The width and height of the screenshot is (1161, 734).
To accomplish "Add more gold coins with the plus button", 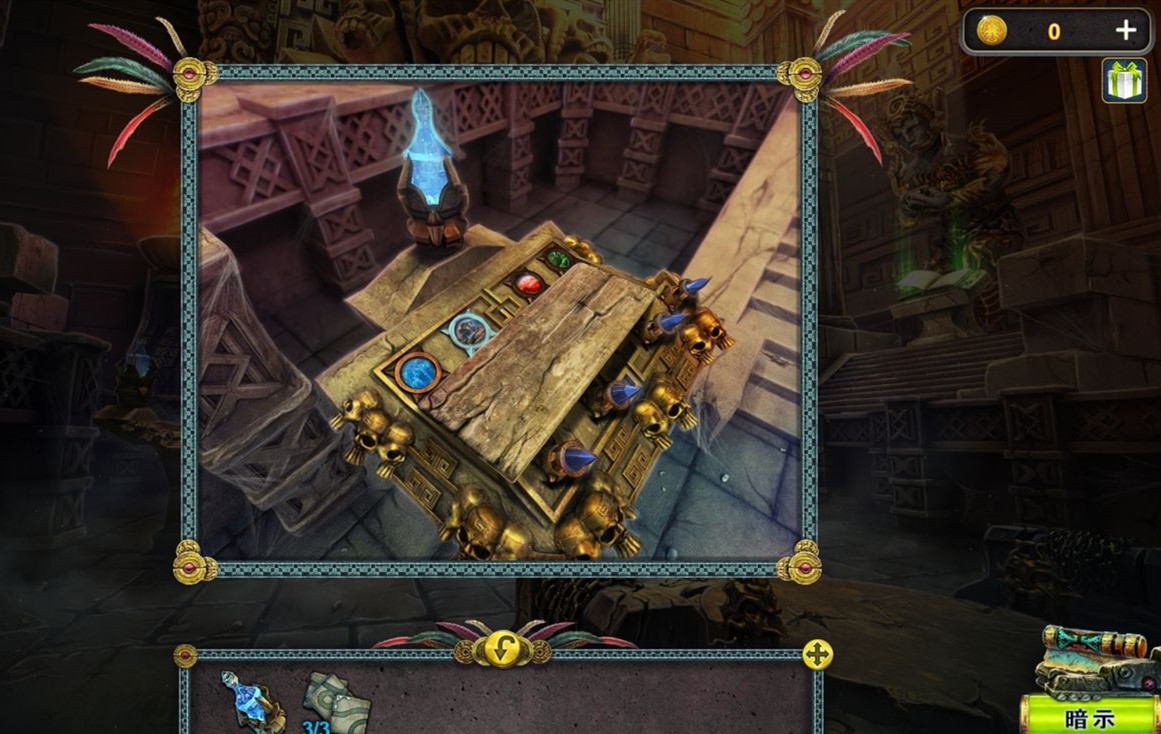I will [x=1126, y=31].
